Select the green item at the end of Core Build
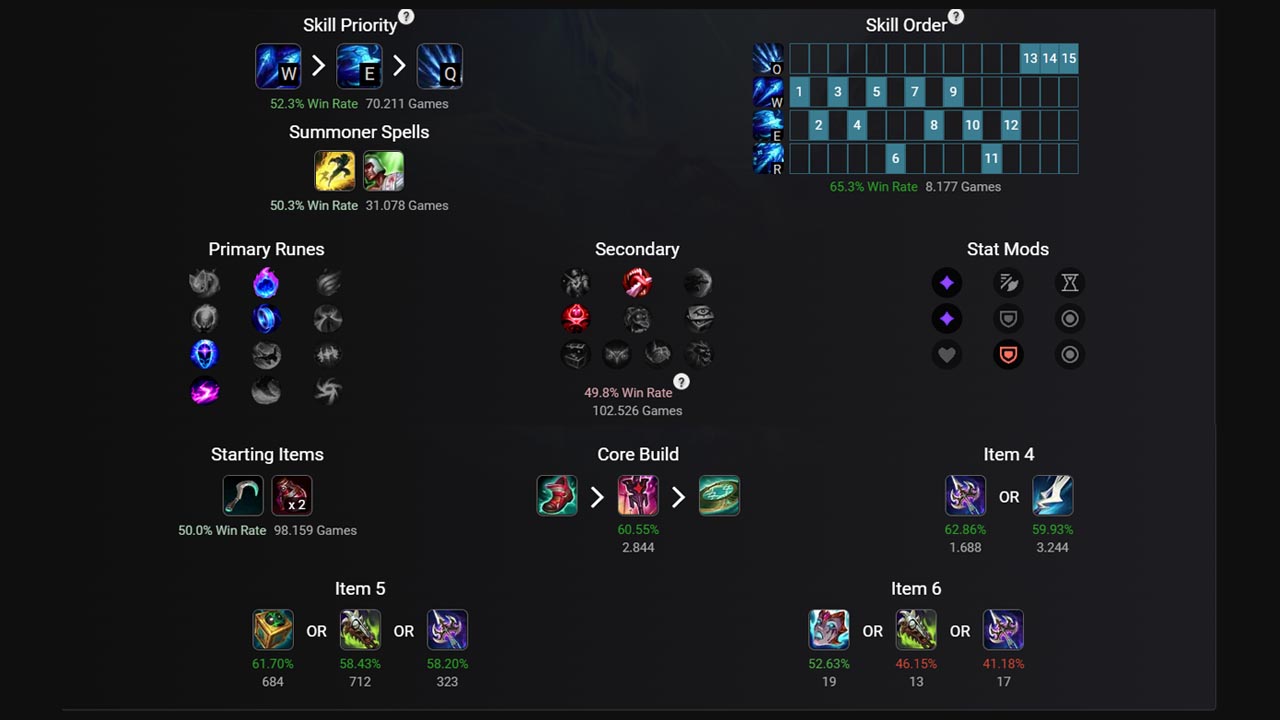The image size is (1280, 720). pyautogui.click(x=720, y=495)
